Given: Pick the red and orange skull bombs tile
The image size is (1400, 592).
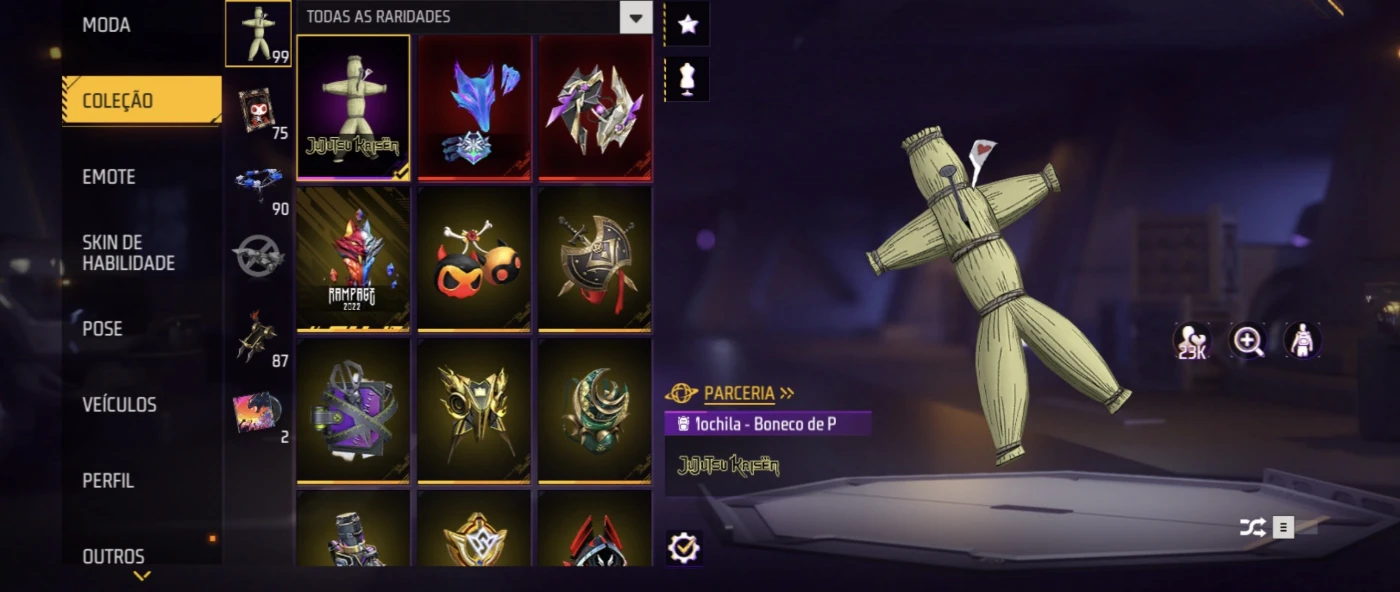Looking at the screenshot, I should (474, 259).
